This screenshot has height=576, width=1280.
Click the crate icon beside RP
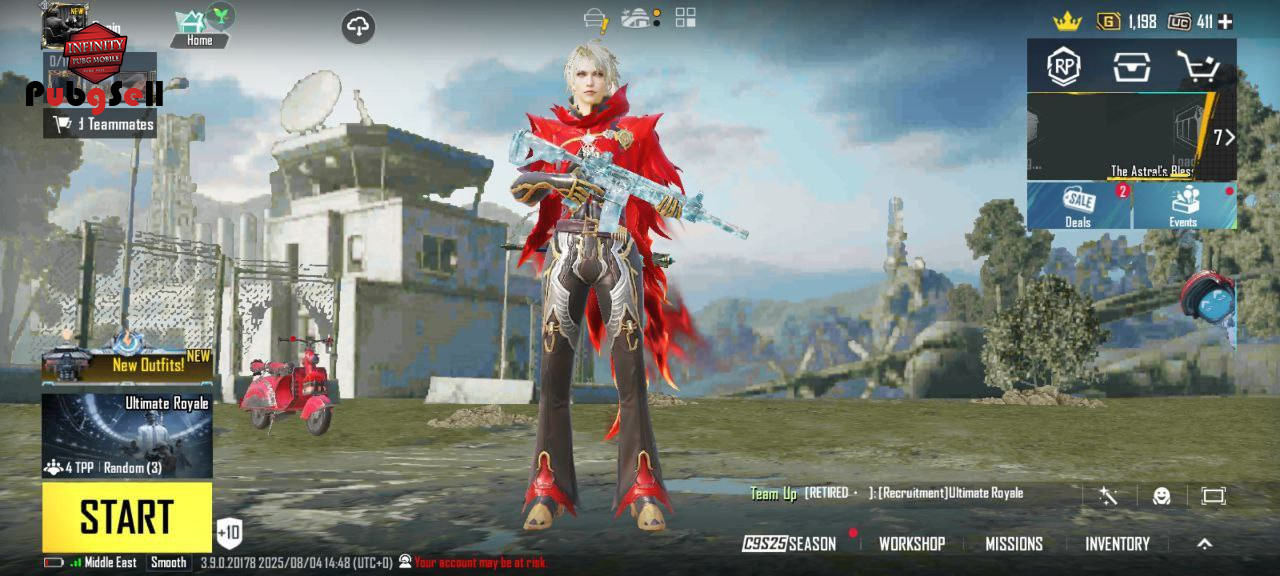1131,67
